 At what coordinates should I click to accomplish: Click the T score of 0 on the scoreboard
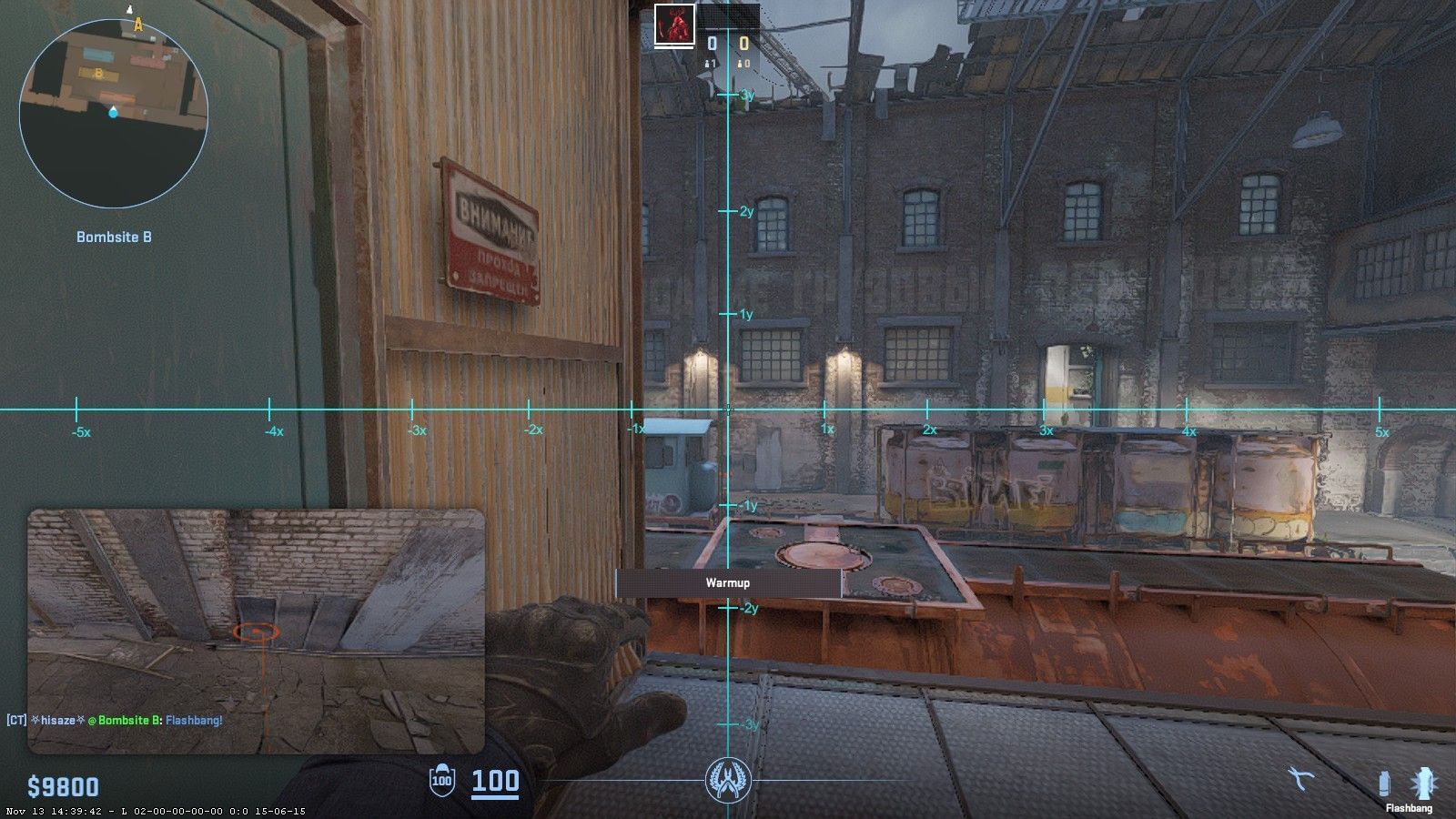[x=743, y=40]
